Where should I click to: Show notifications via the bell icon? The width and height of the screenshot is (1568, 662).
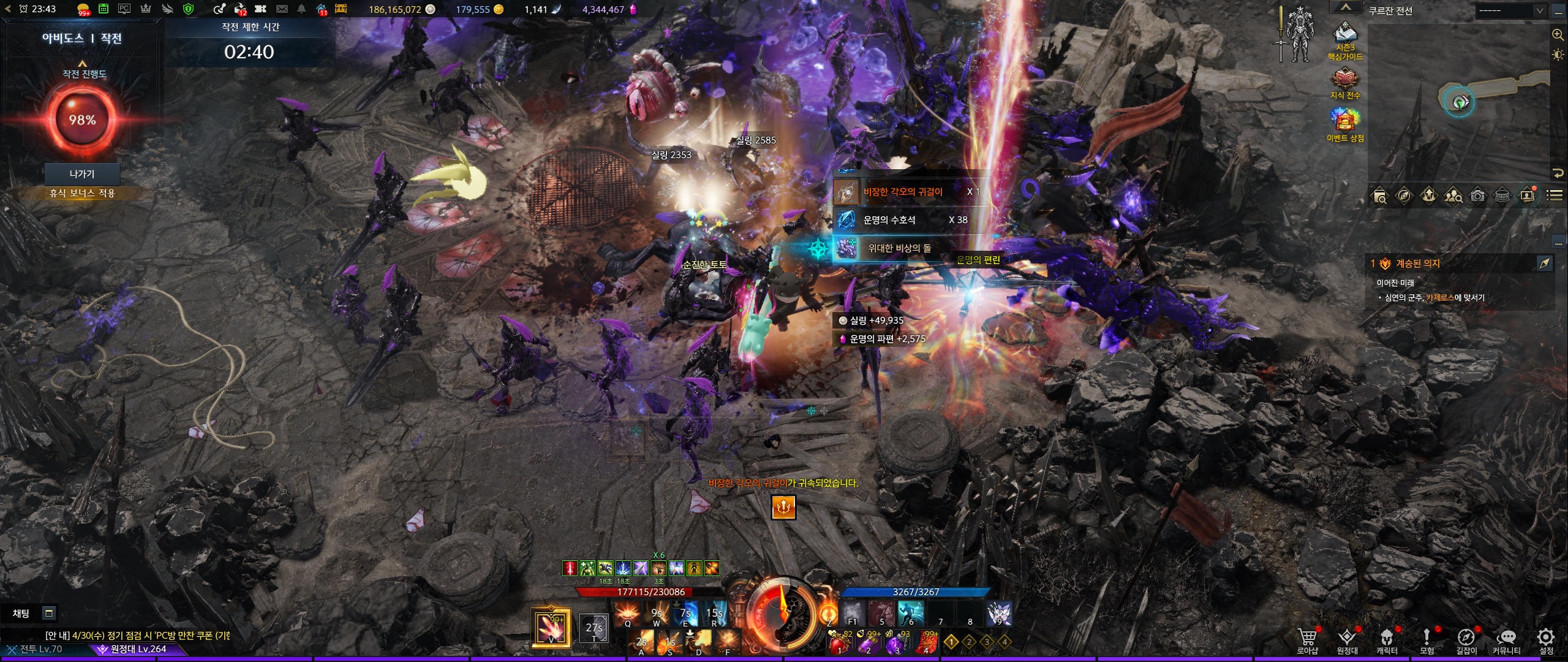301,9
